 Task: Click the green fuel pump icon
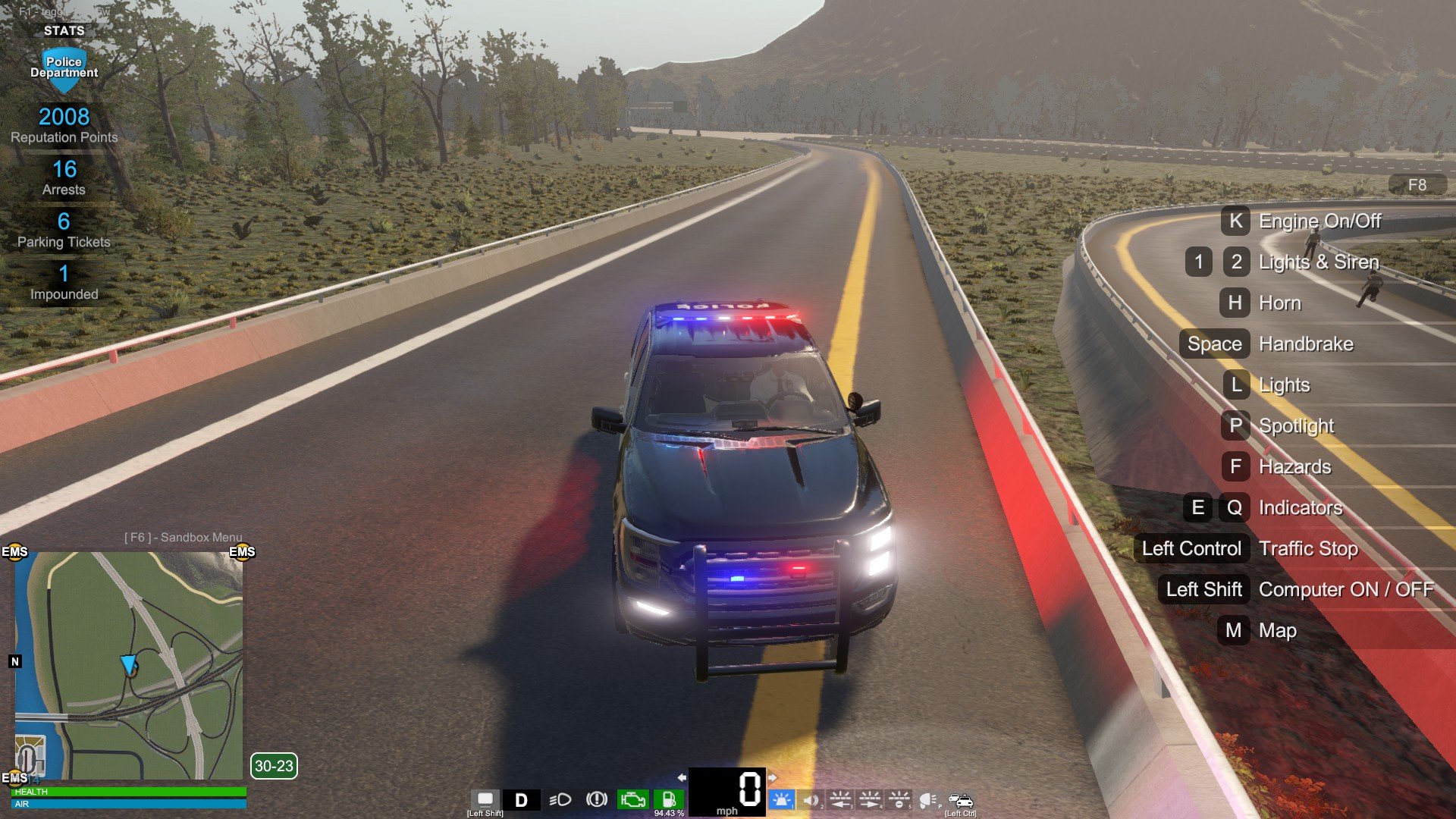[668, 799]
